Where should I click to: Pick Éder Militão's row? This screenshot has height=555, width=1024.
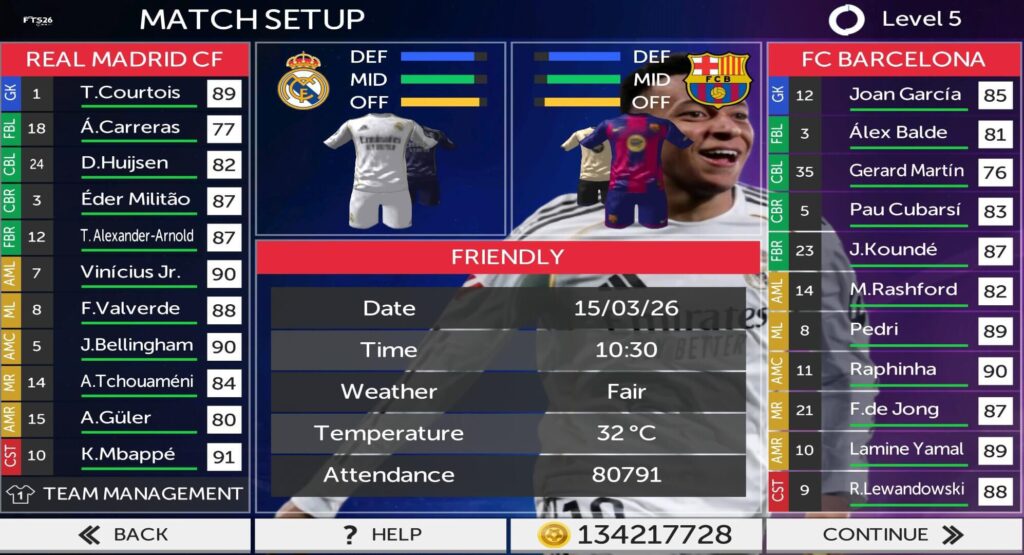[x=135, y=200]
